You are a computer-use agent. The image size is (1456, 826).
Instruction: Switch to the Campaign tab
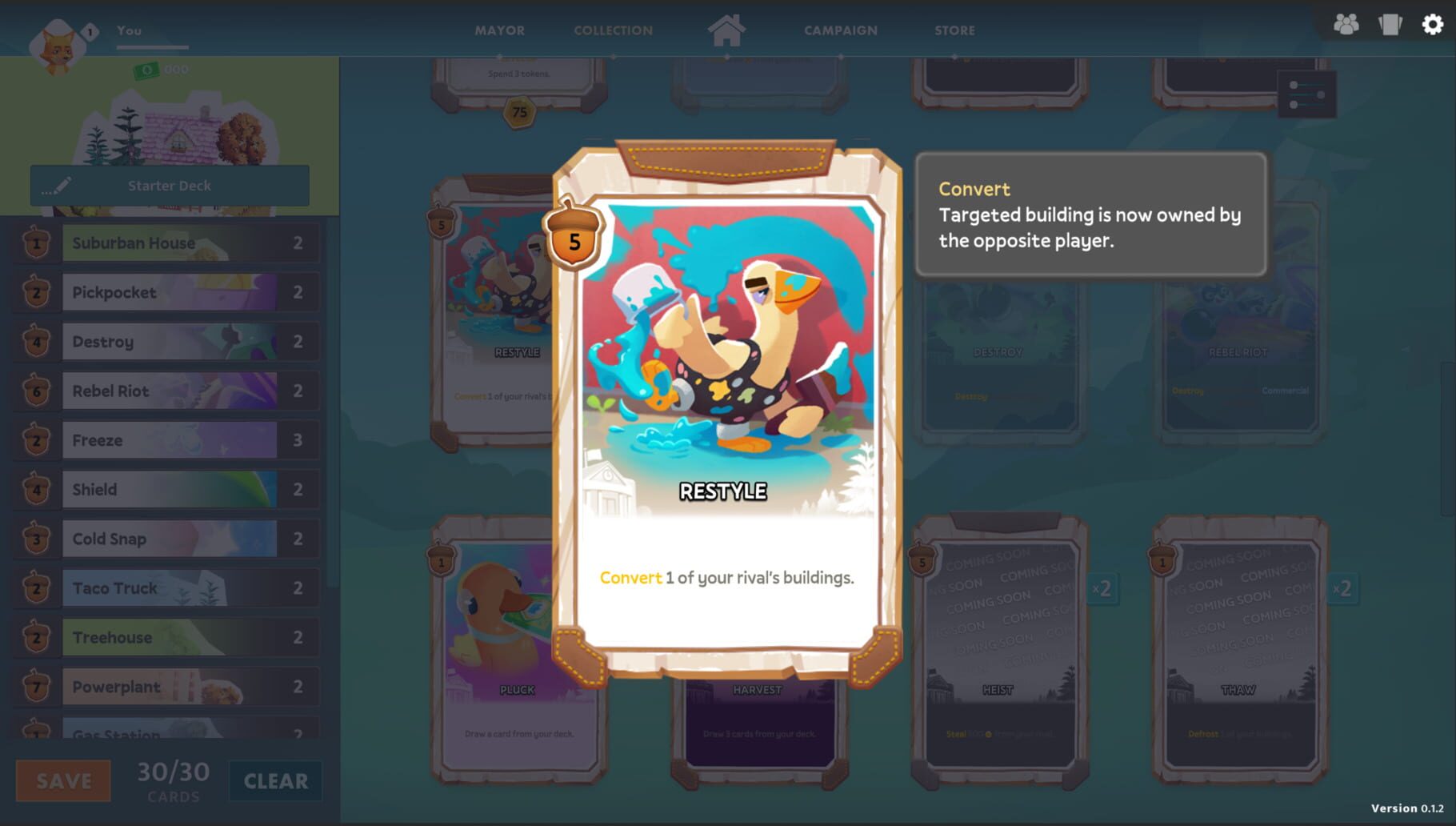(x=840, y=30)
